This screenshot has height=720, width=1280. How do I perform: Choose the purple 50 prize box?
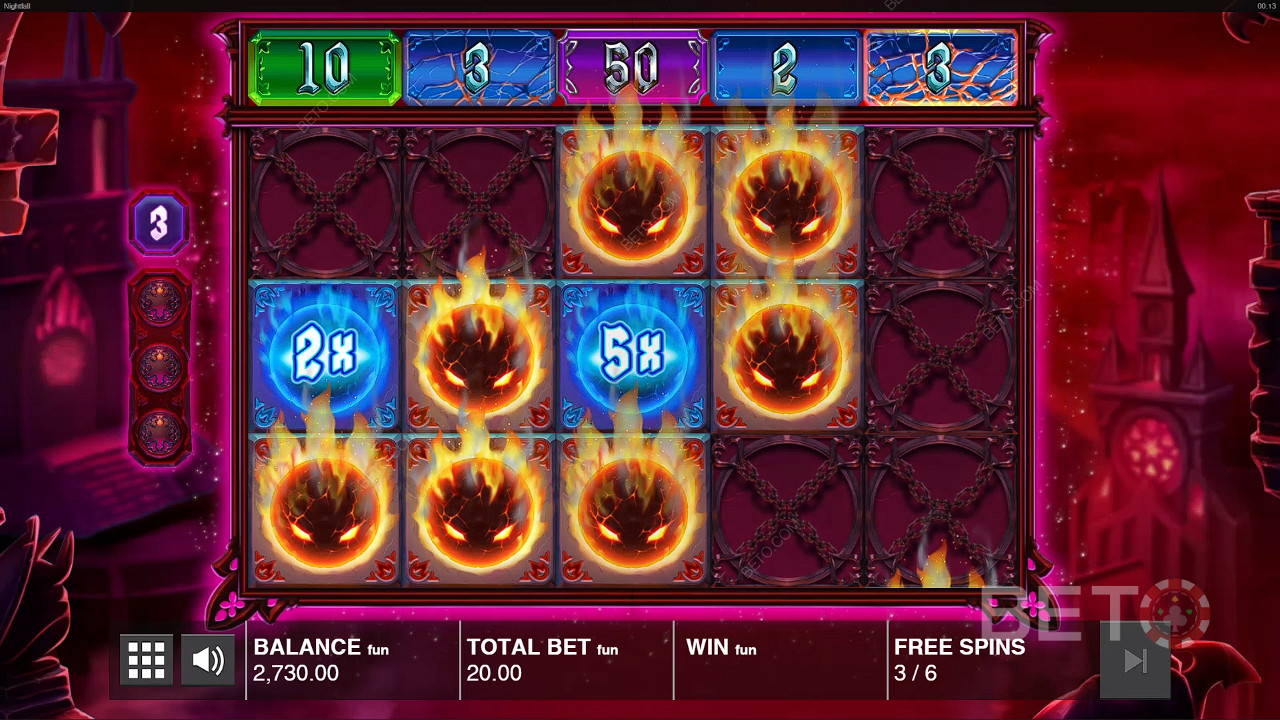click(633, 68)
